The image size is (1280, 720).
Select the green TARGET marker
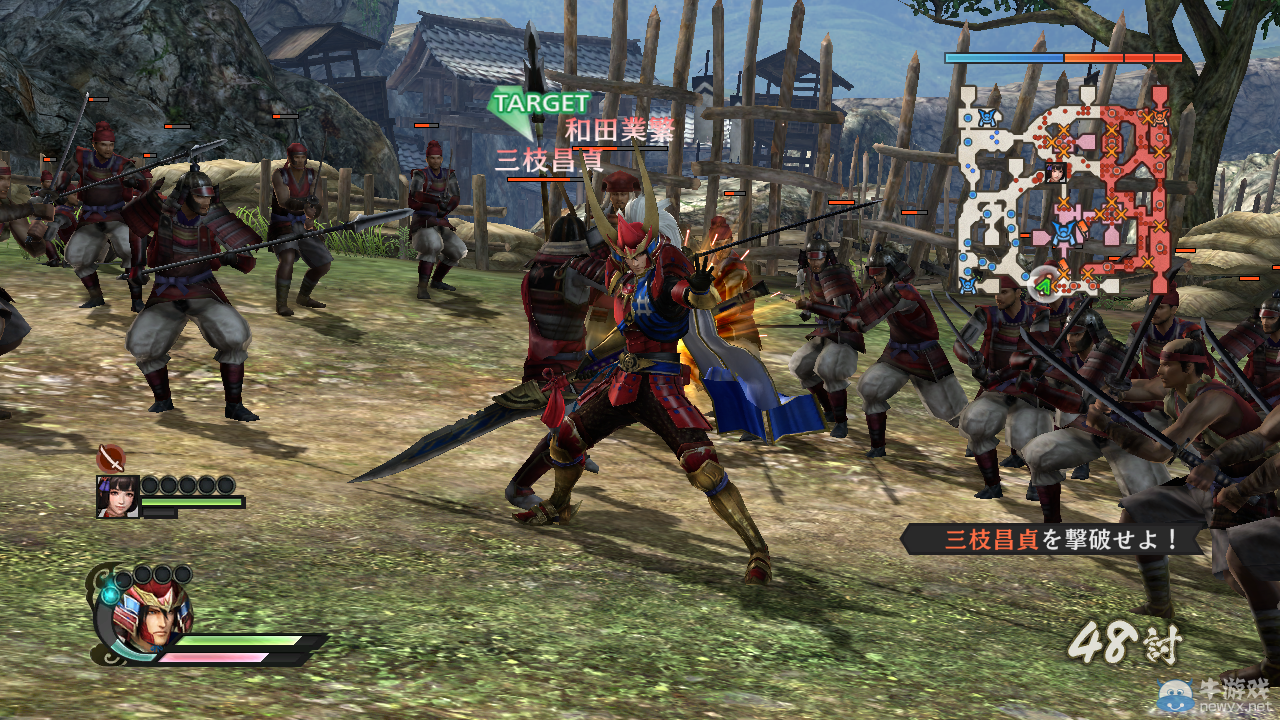(x=540, y=104)
